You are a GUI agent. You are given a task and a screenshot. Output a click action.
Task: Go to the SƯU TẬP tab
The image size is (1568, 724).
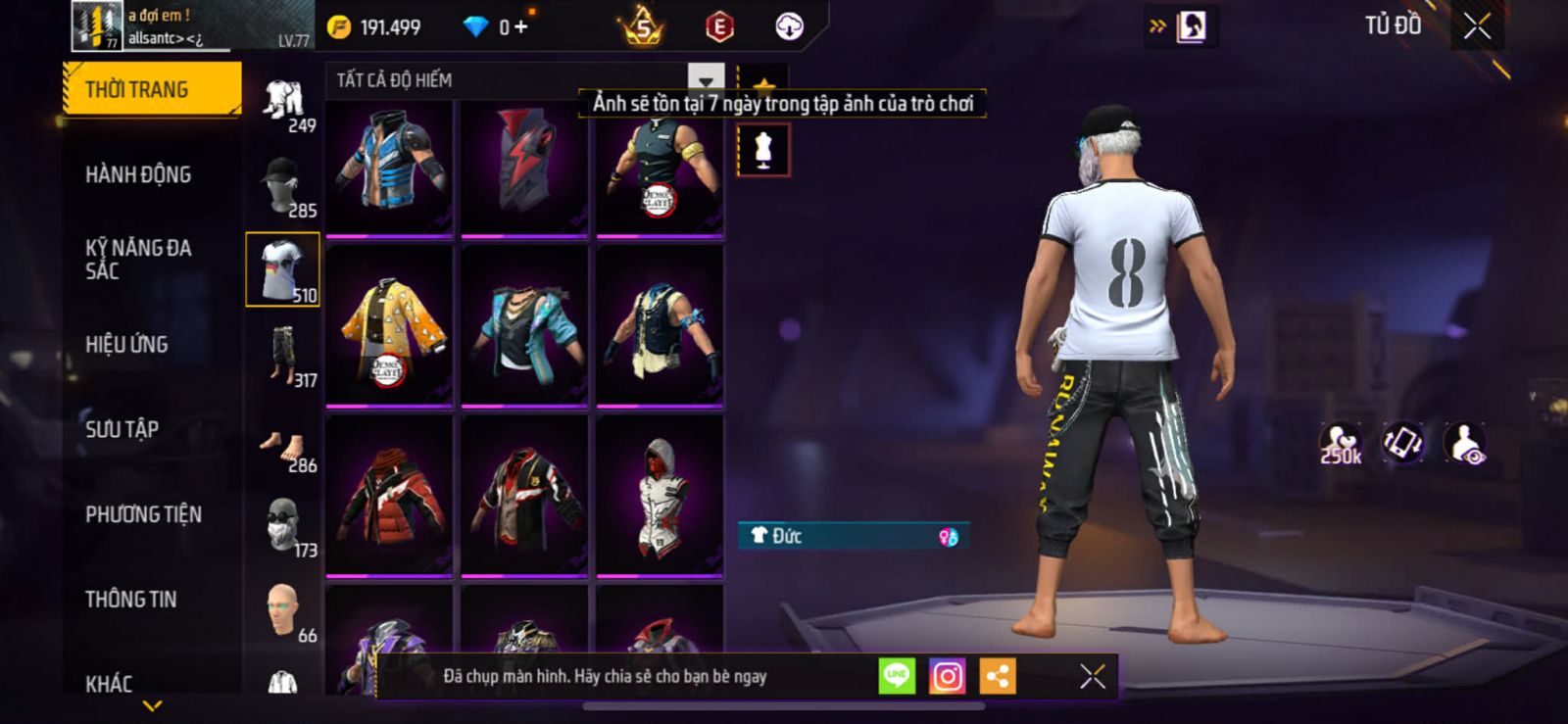(122, 429)
